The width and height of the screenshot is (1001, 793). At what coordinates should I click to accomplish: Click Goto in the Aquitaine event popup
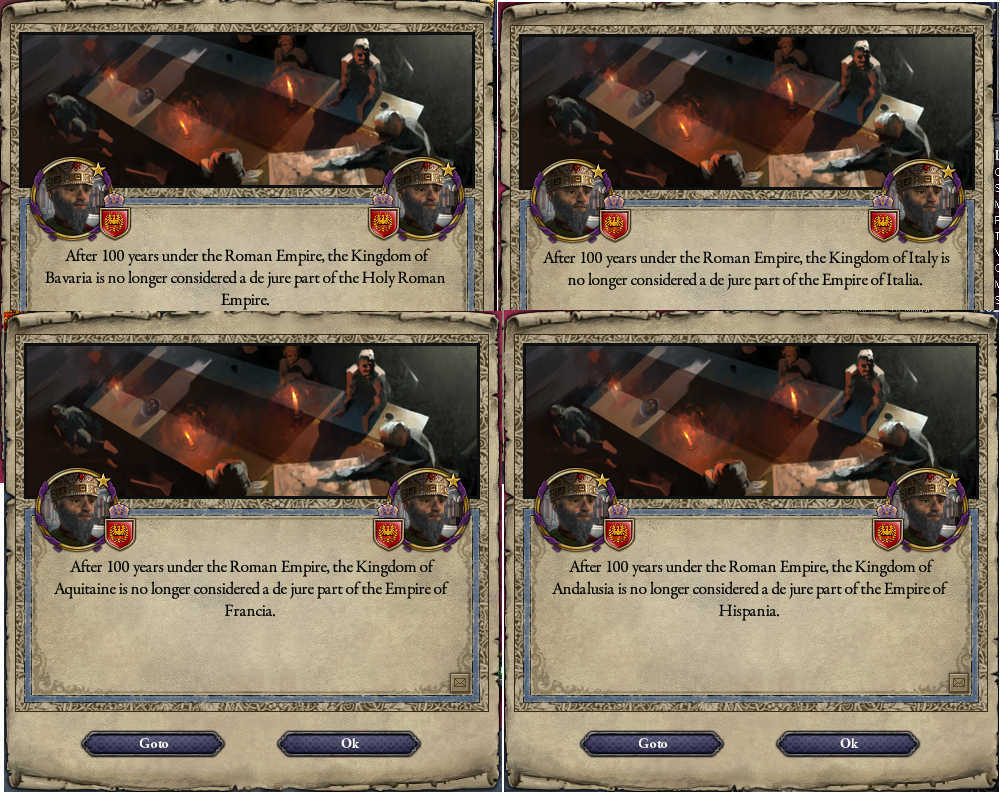153,744
